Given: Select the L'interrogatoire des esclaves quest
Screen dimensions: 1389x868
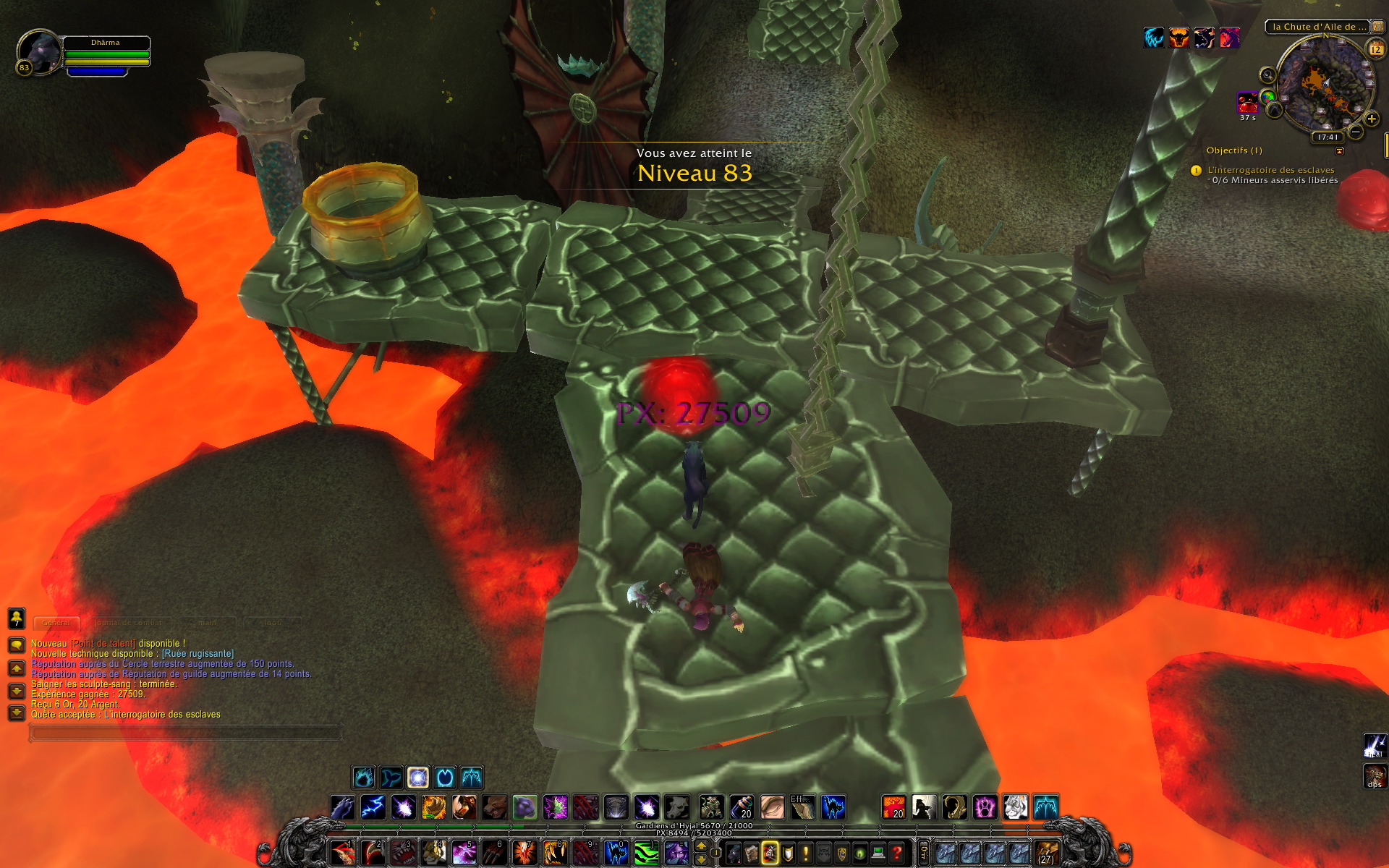Looking at the screenshot, I should pyautogui.click(x=1270, y=170).
